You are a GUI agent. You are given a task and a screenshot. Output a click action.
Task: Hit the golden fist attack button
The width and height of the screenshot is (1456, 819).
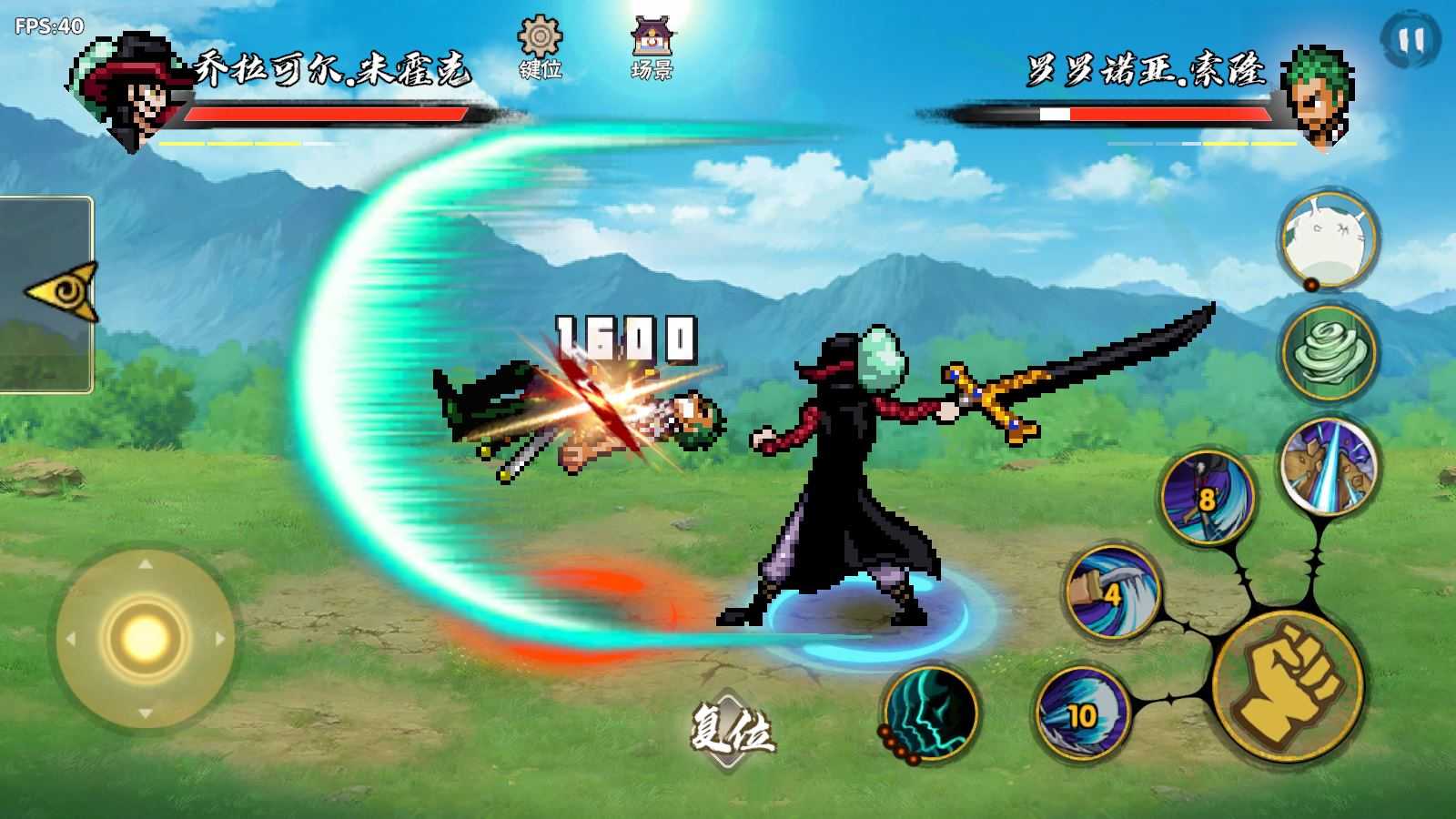pos(1288,685)
